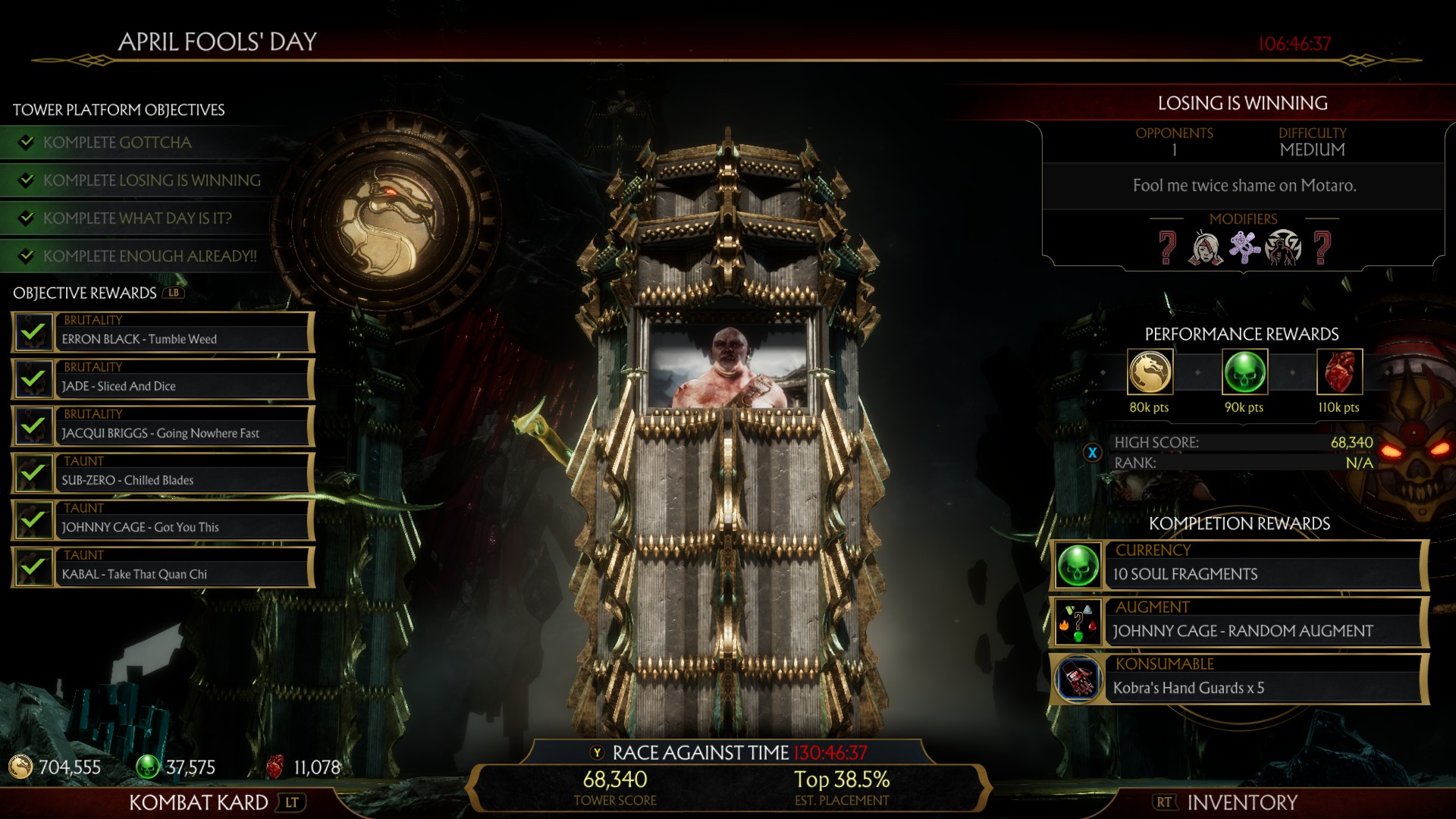Select the tower opponent portrait
Screen dimensions: 1456x819
pyautogui.click(x=729, y=366)
